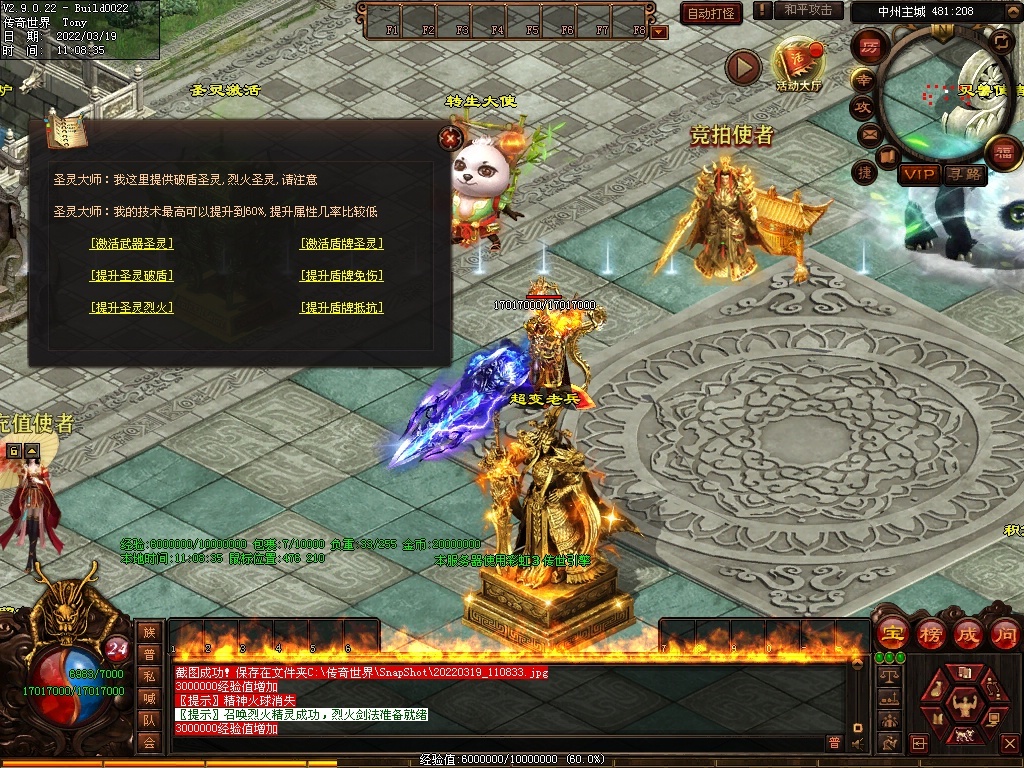Open the 宝 treasure shop button
Screen dimensions: 1024x768
click(891, 634)
